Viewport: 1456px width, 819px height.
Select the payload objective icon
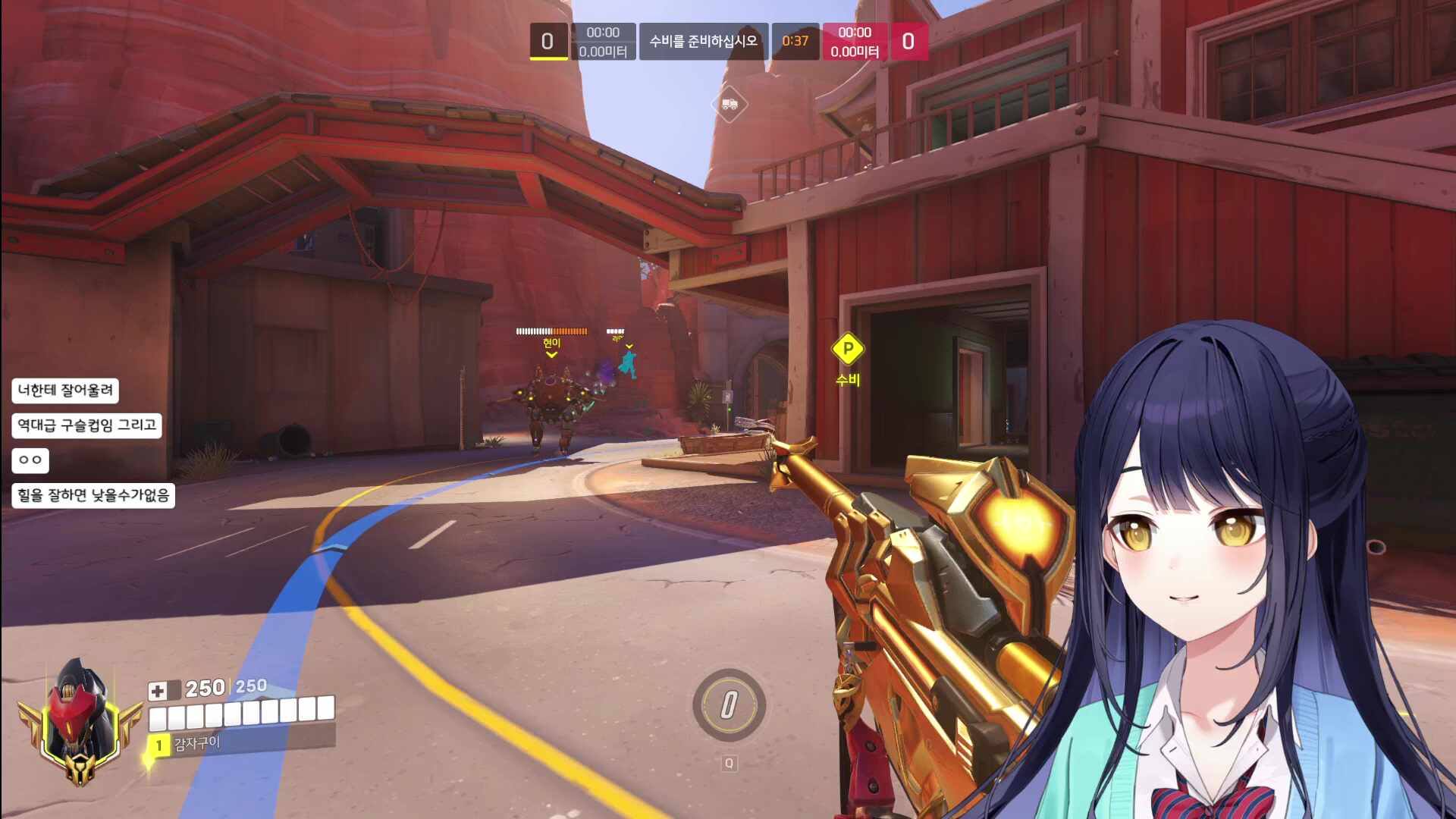click(x=730, y=104)
